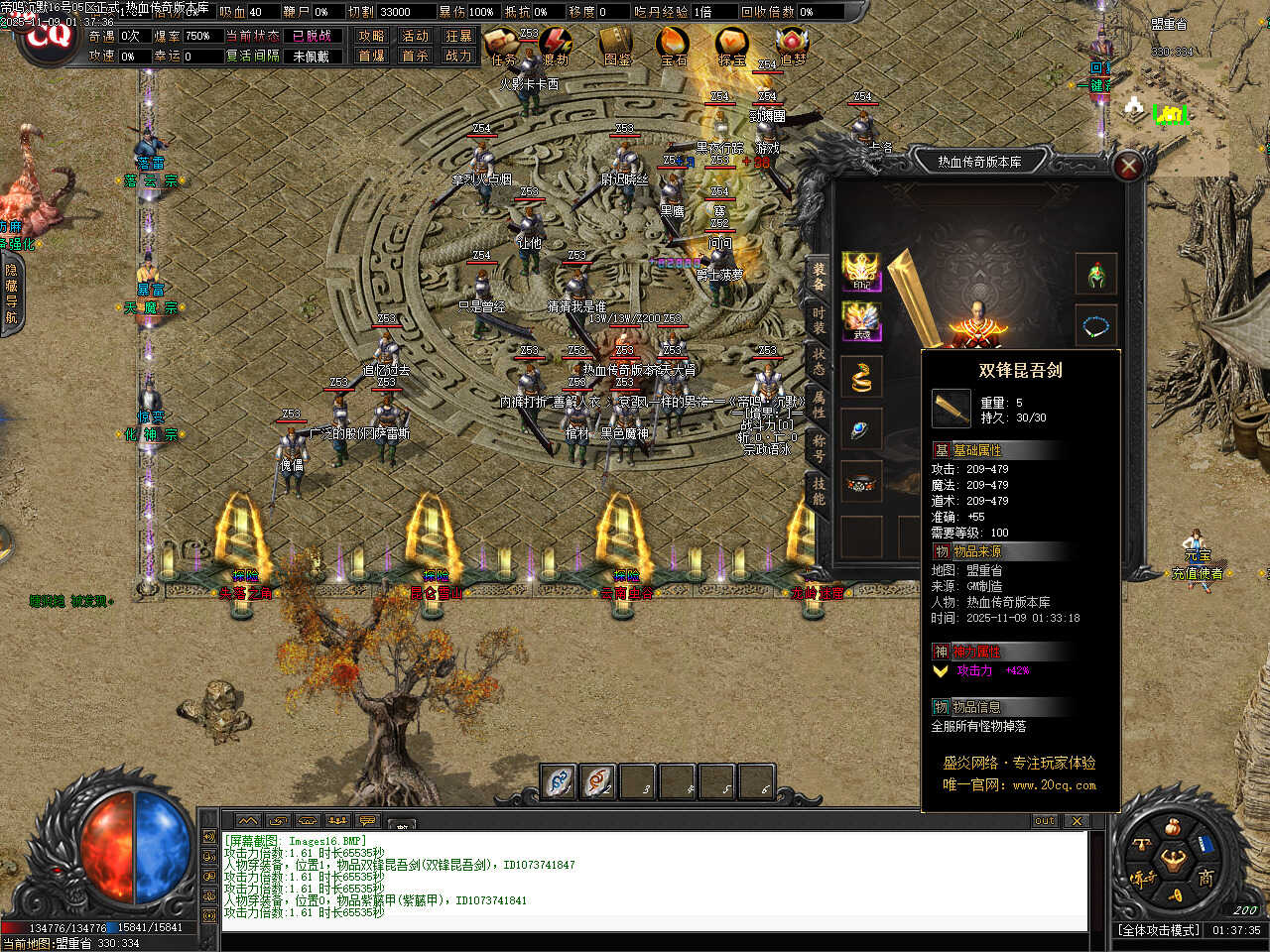Use the first hotbar skill slot
The image size is (1270, 952).
click(x=559, y=781)
